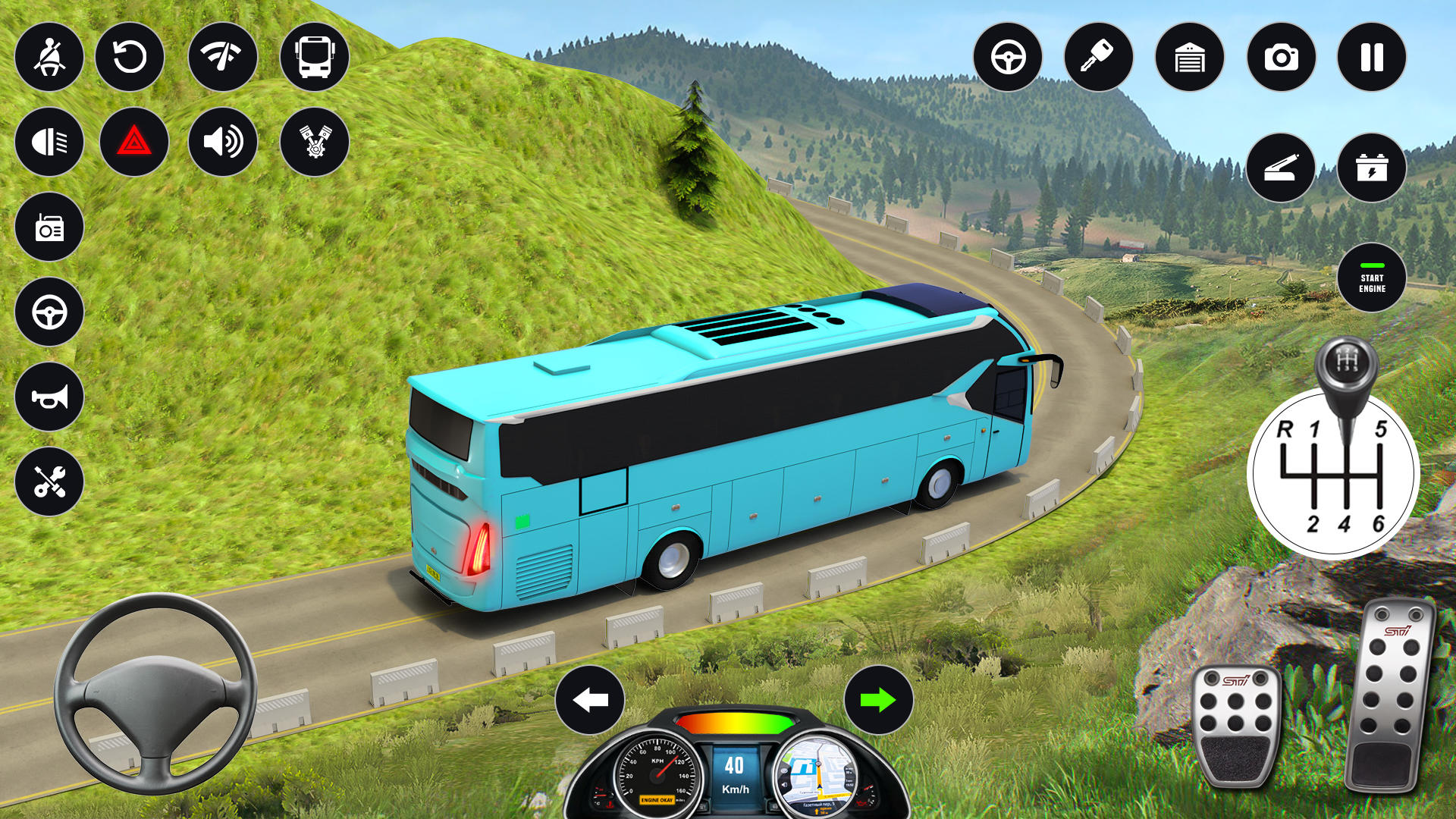Click the left turn arrow indicator
The image size is (1456, 819).
pyautogui.click(x=590, y=700)
